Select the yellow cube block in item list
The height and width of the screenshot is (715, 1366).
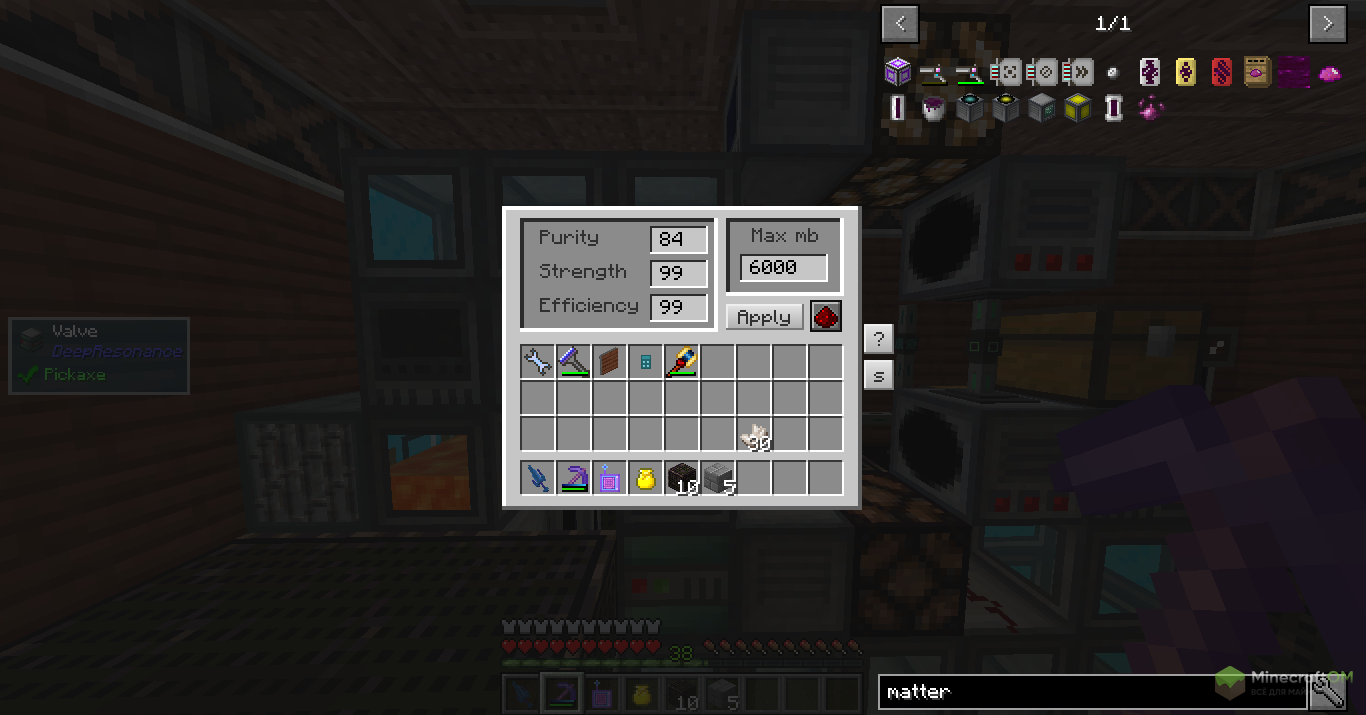(x=1076, y=107)
